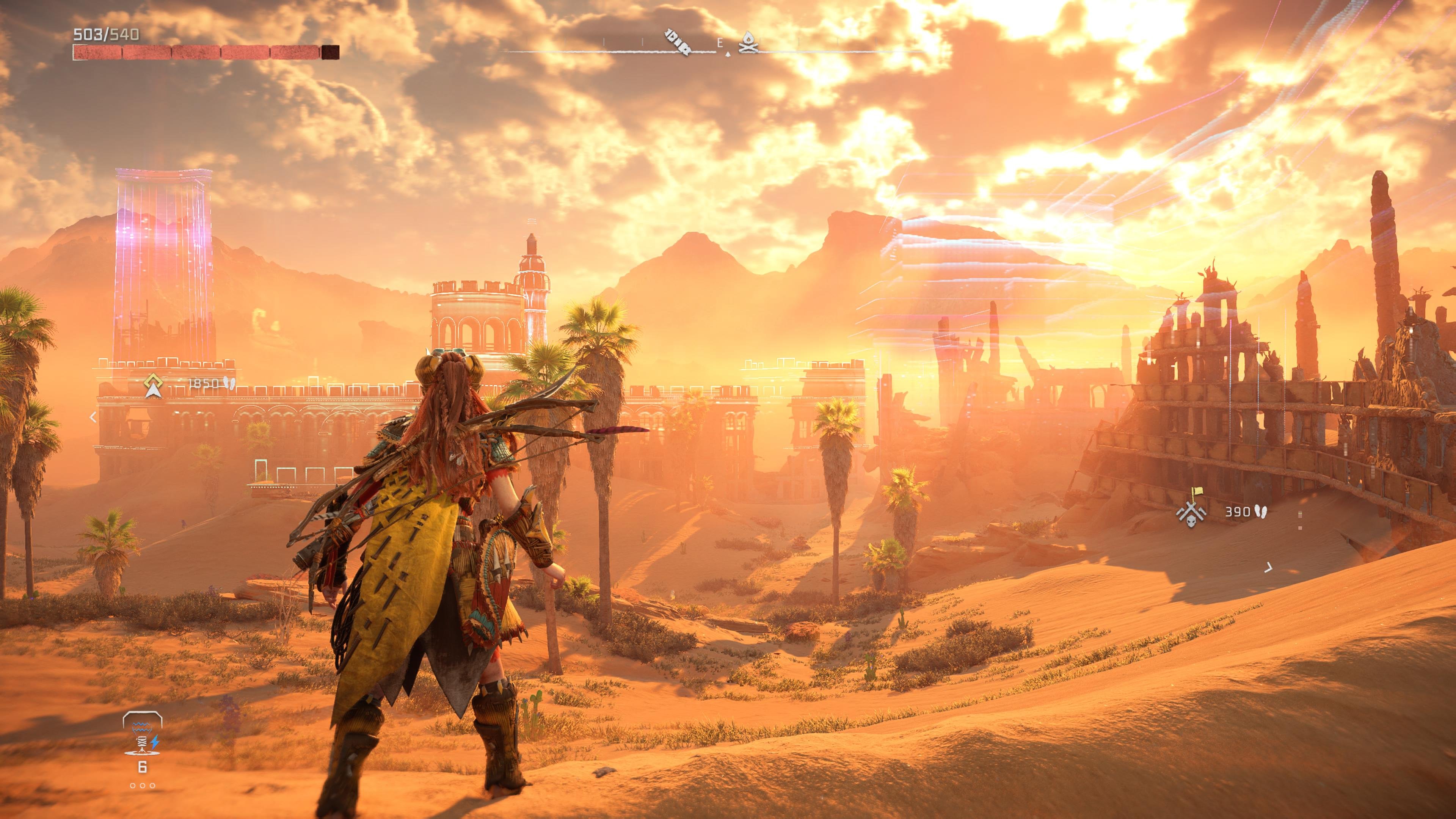Click the tilted datapoint marker on the compass
This screenshot has height=819, width=1456.
pyautogui.click(x=677, y=42)
